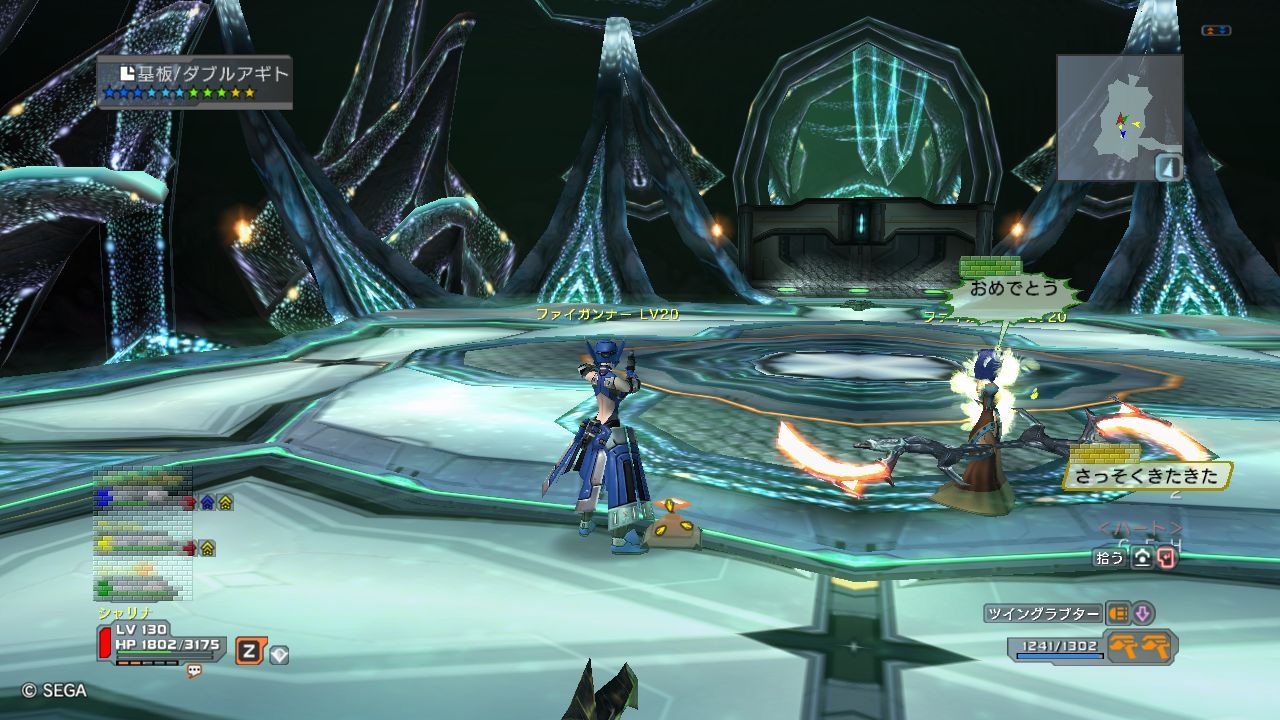Click the blue chevron buff icon
Viewport: 1280px width, 720px height.
[208, 502]
